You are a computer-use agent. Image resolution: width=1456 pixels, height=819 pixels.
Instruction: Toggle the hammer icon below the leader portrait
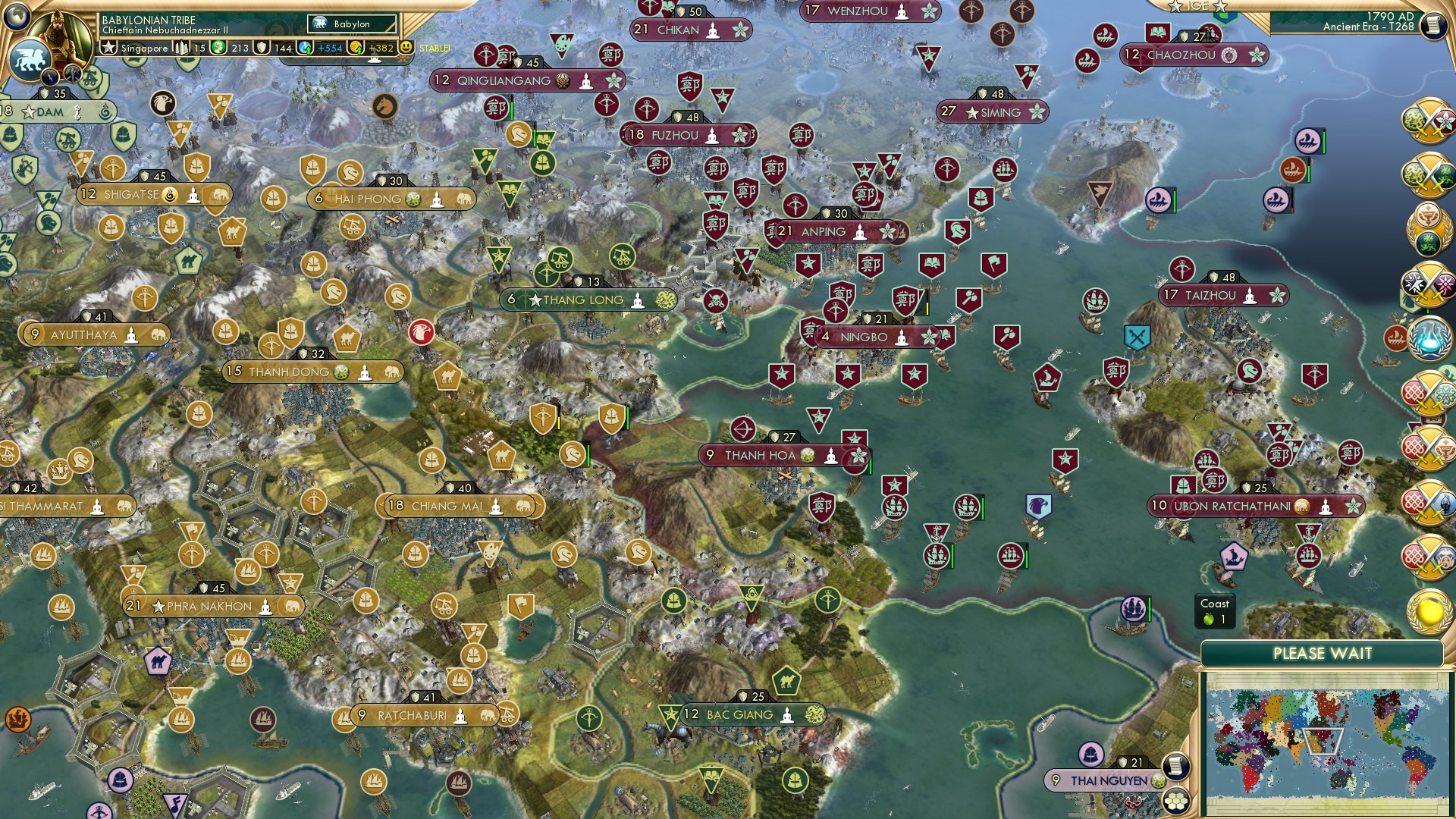pyautogui.click(x=72, y=74)
